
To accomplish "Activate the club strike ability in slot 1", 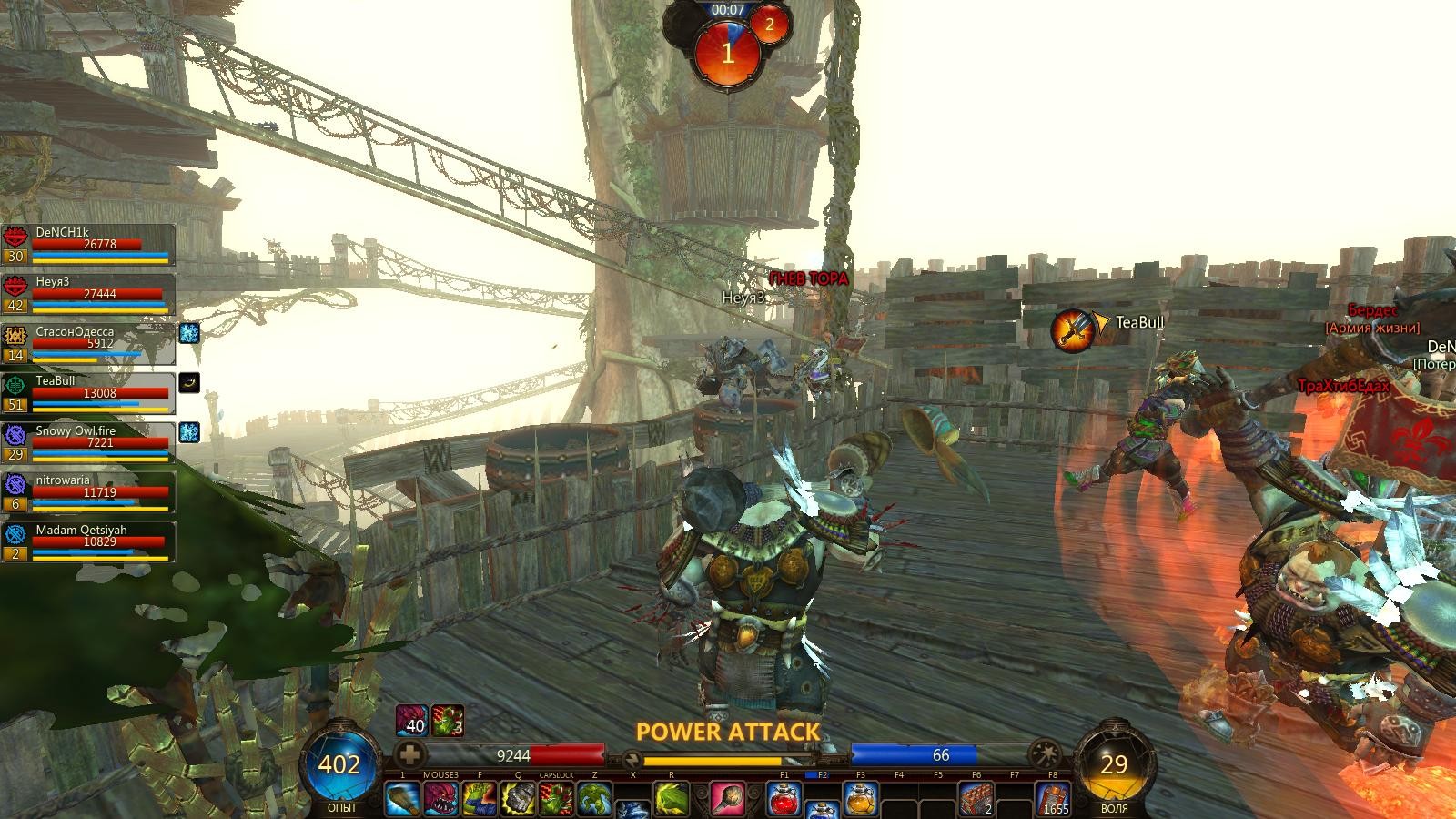I will coord(403,799).
